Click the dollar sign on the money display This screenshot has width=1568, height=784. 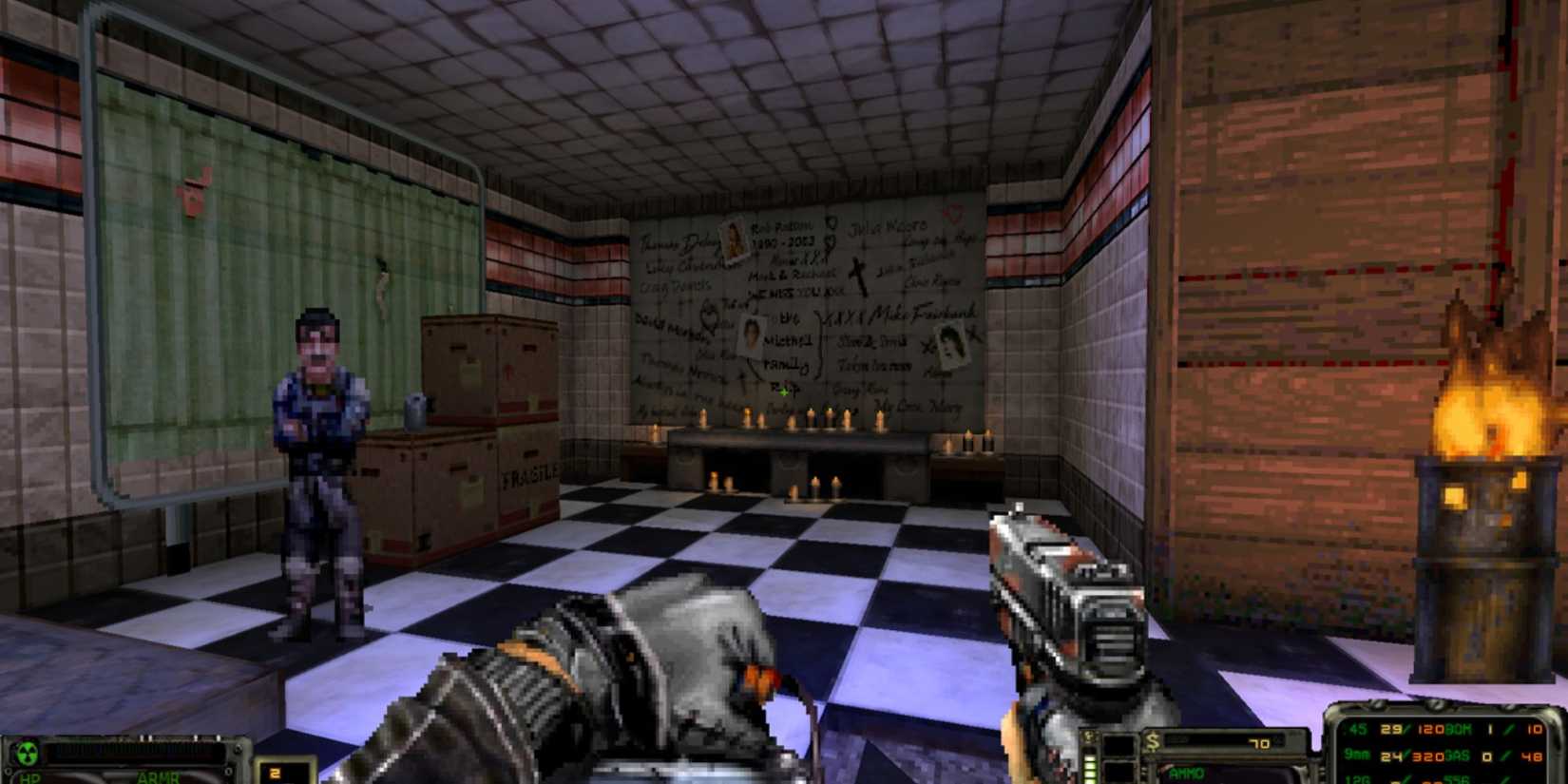click(x=1153, y=739)
